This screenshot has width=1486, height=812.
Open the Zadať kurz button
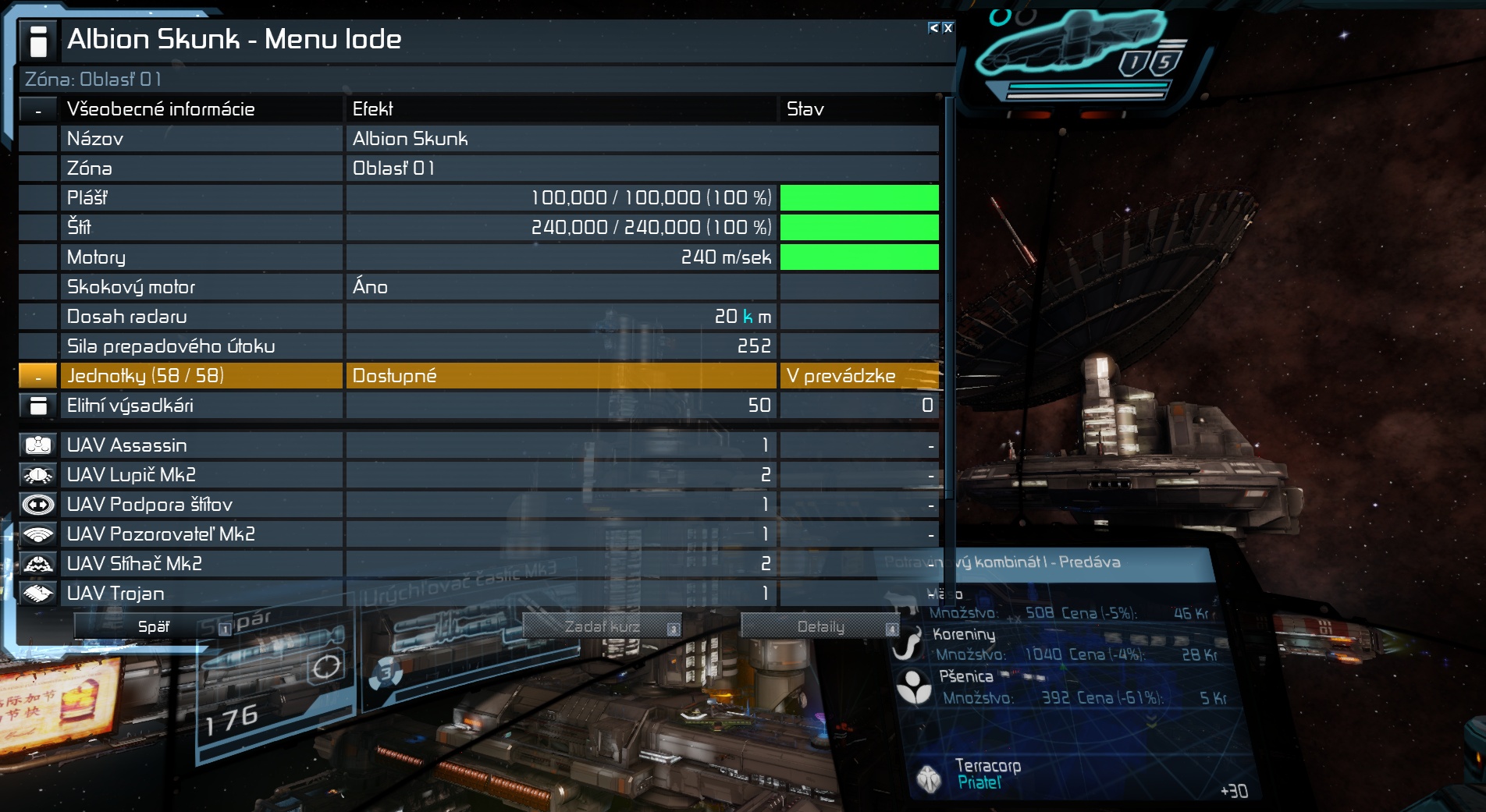[602, 626]
